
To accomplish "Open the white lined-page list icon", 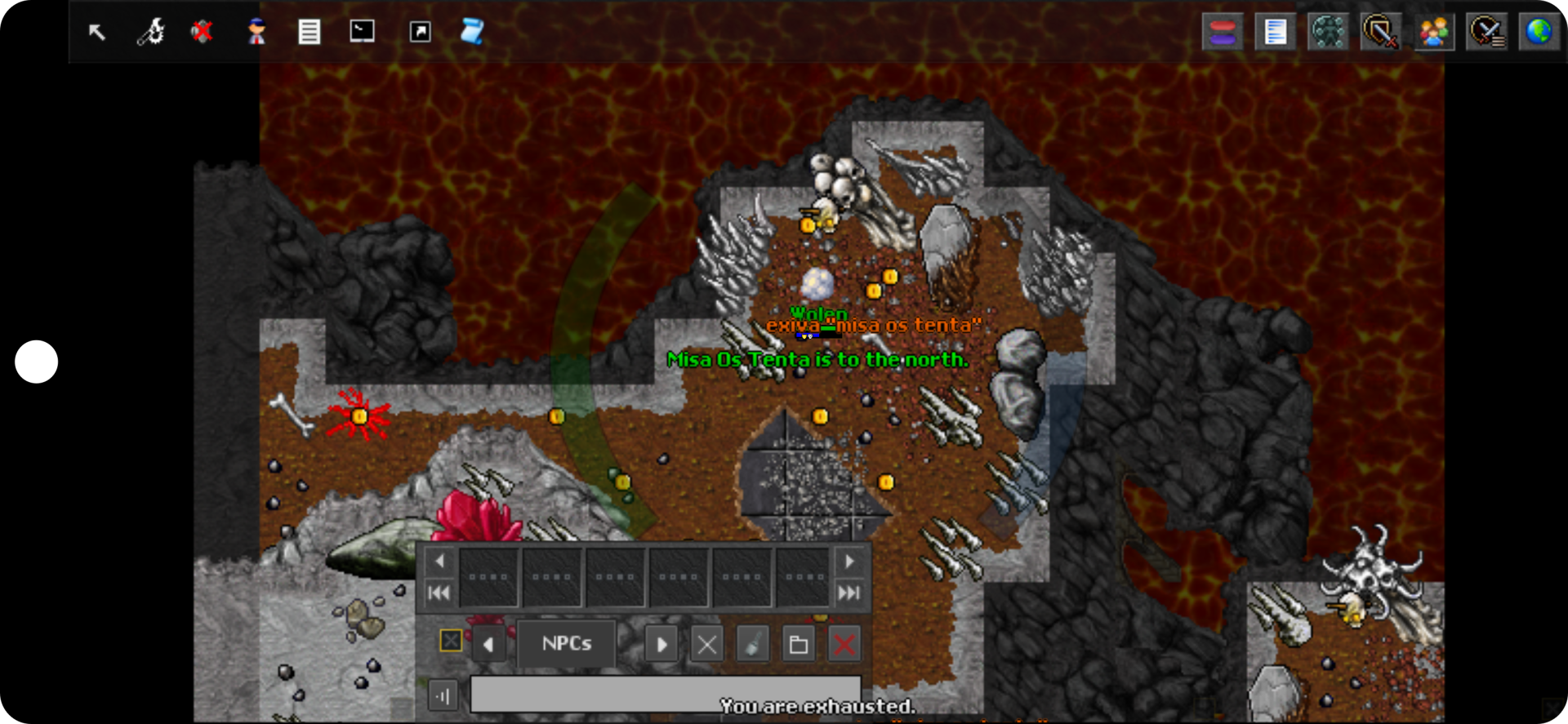I will (x=309, y=32).
